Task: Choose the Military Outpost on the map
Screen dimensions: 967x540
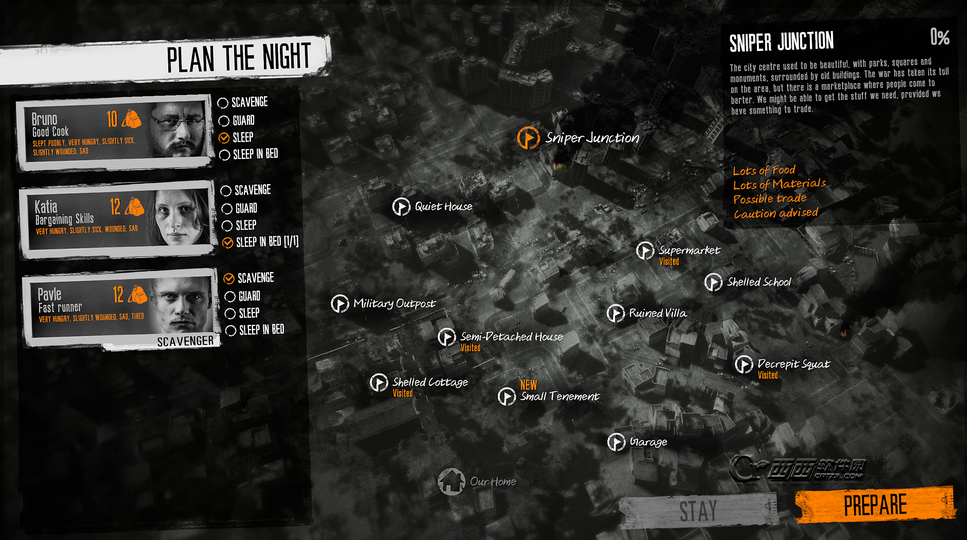Action: click(x=340, y=304)
